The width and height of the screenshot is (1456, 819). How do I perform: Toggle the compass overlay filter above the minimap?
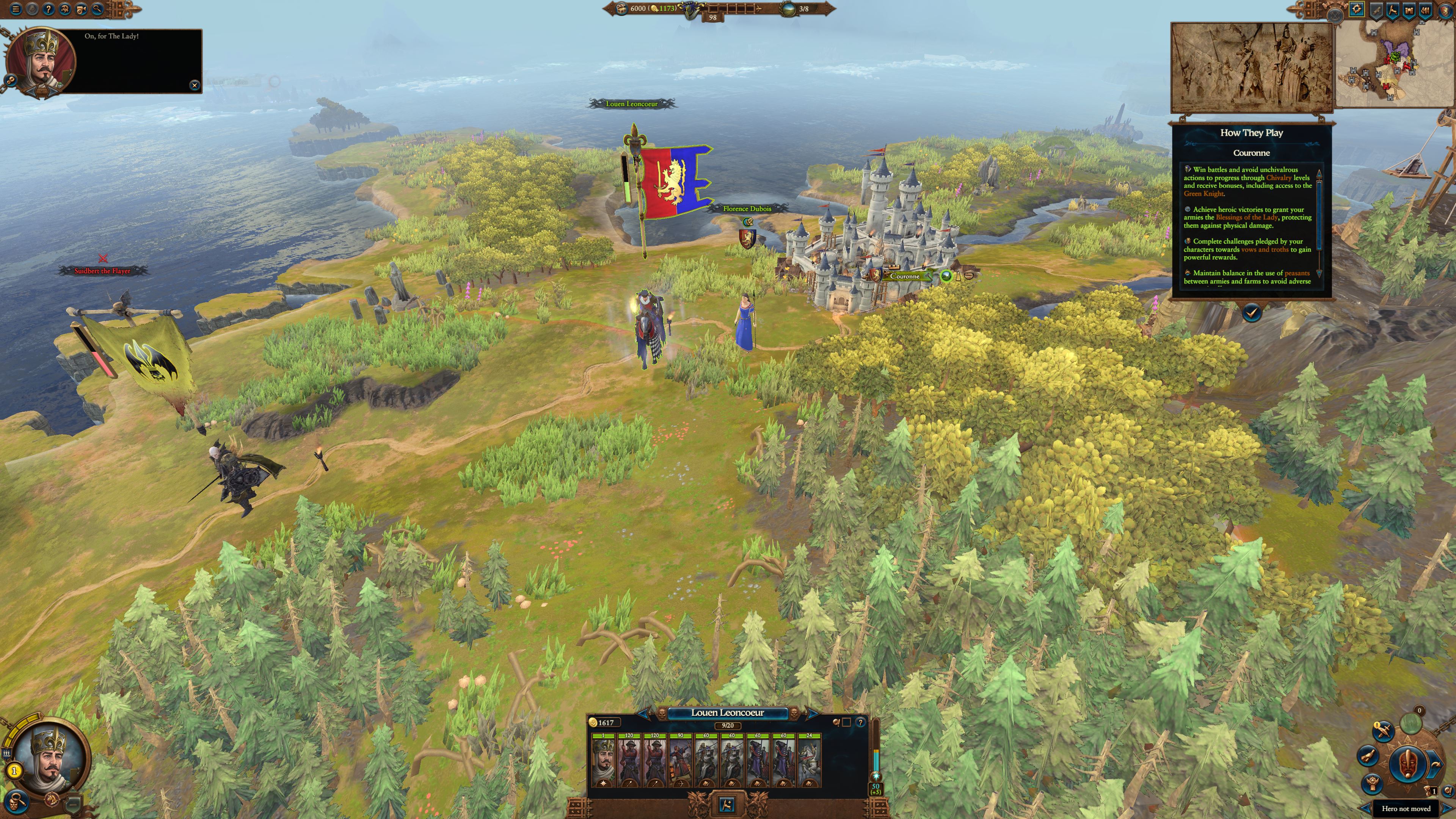1357,10
